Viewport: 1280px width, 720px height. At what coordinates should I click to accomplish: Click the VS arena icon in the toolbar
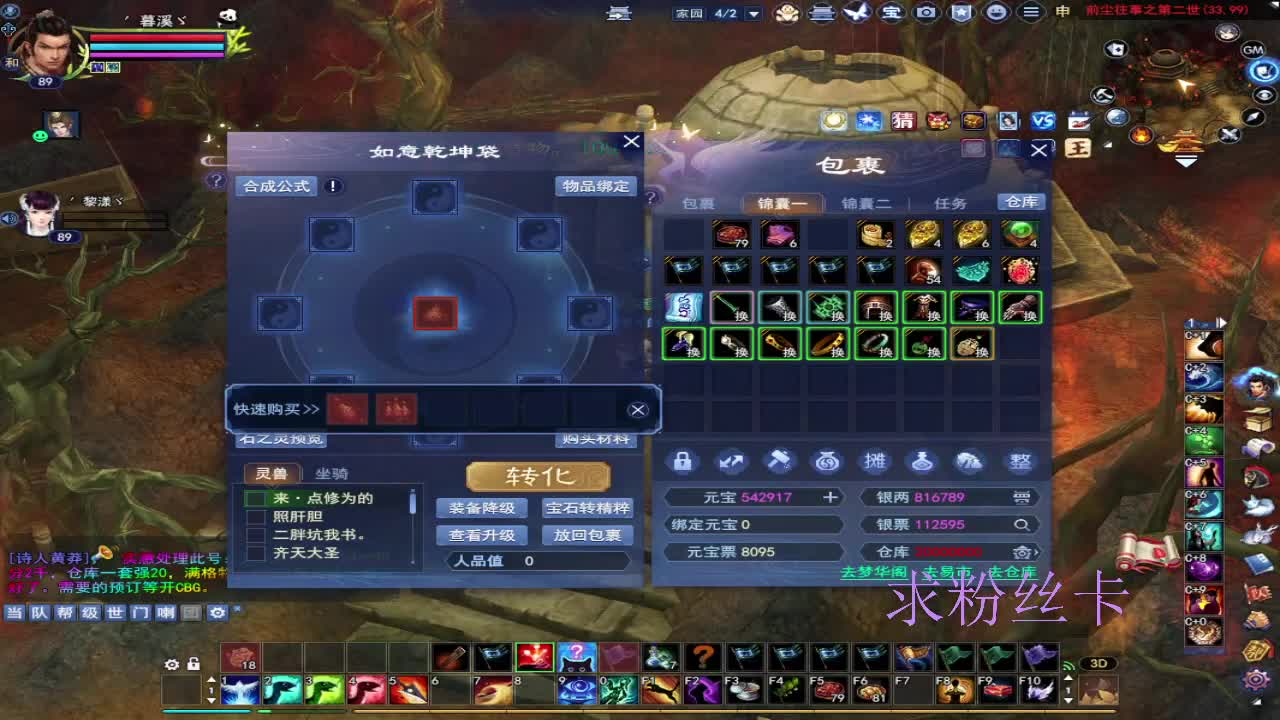pos(1042,121)
